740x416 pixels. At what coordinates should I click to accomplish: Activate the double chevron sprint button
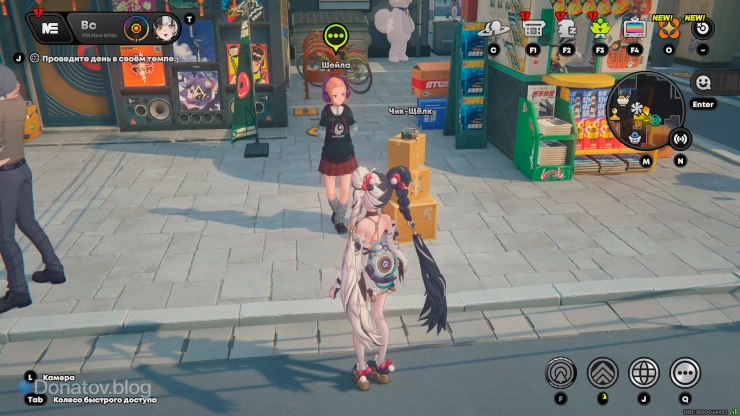602,373
